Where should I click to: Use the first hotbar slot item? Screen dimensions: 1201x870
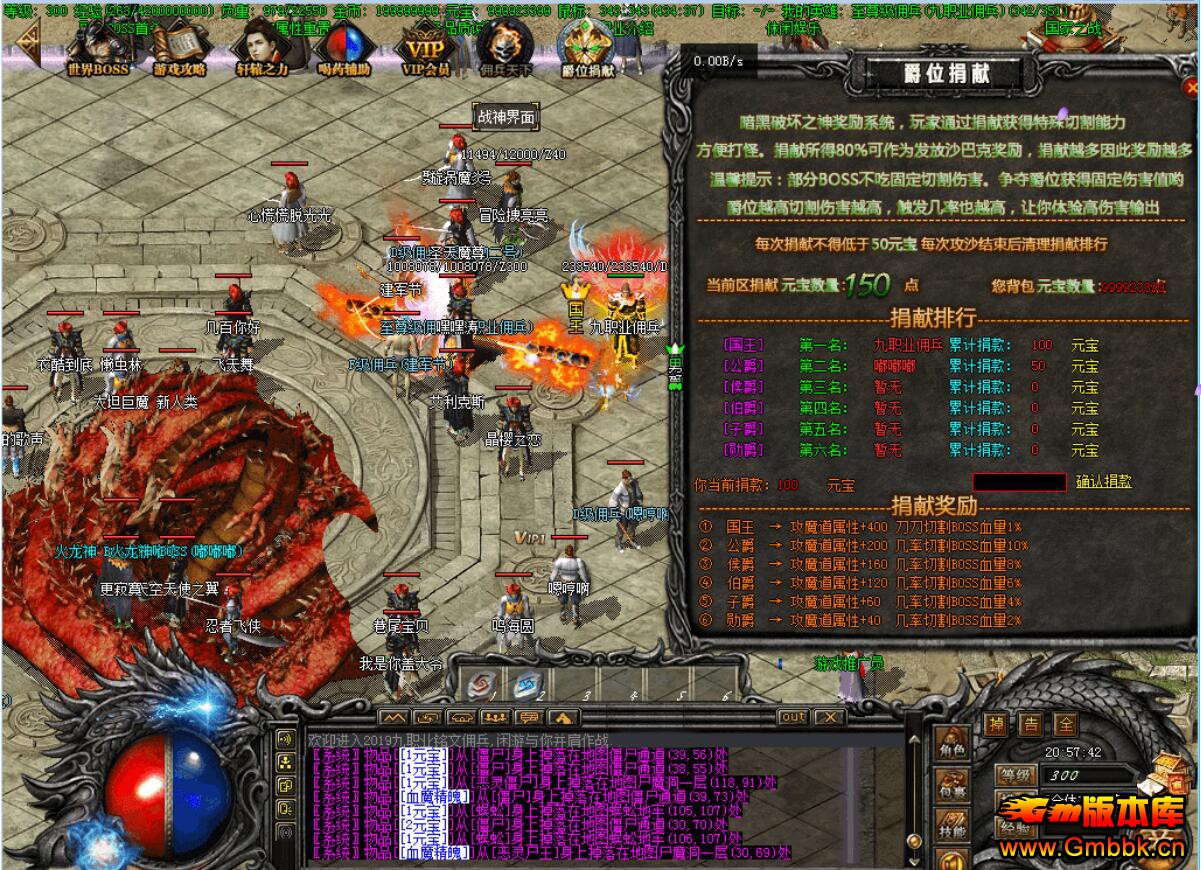tap(482, 685)
